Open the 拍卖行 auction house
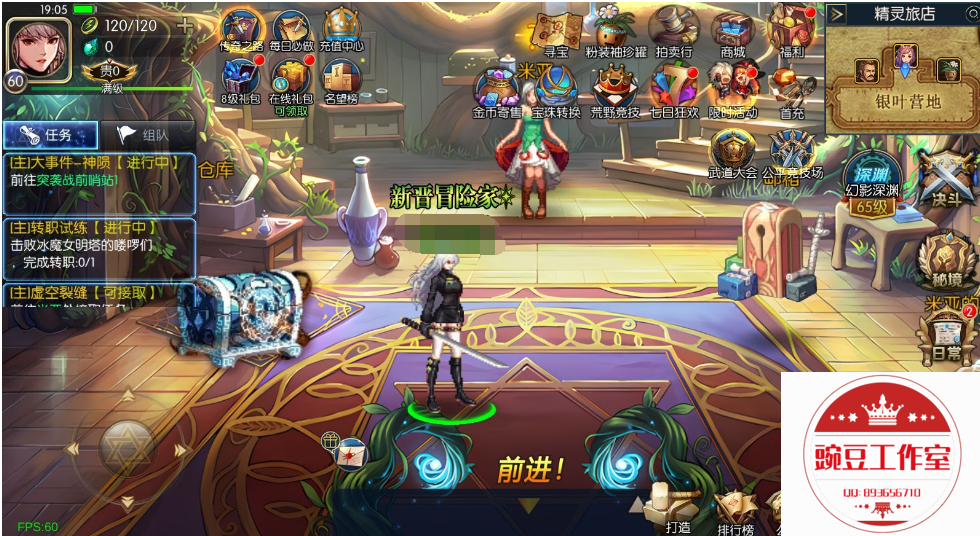Image resolution: width=980 pixels, height=536 pixels. coord(673,30)
